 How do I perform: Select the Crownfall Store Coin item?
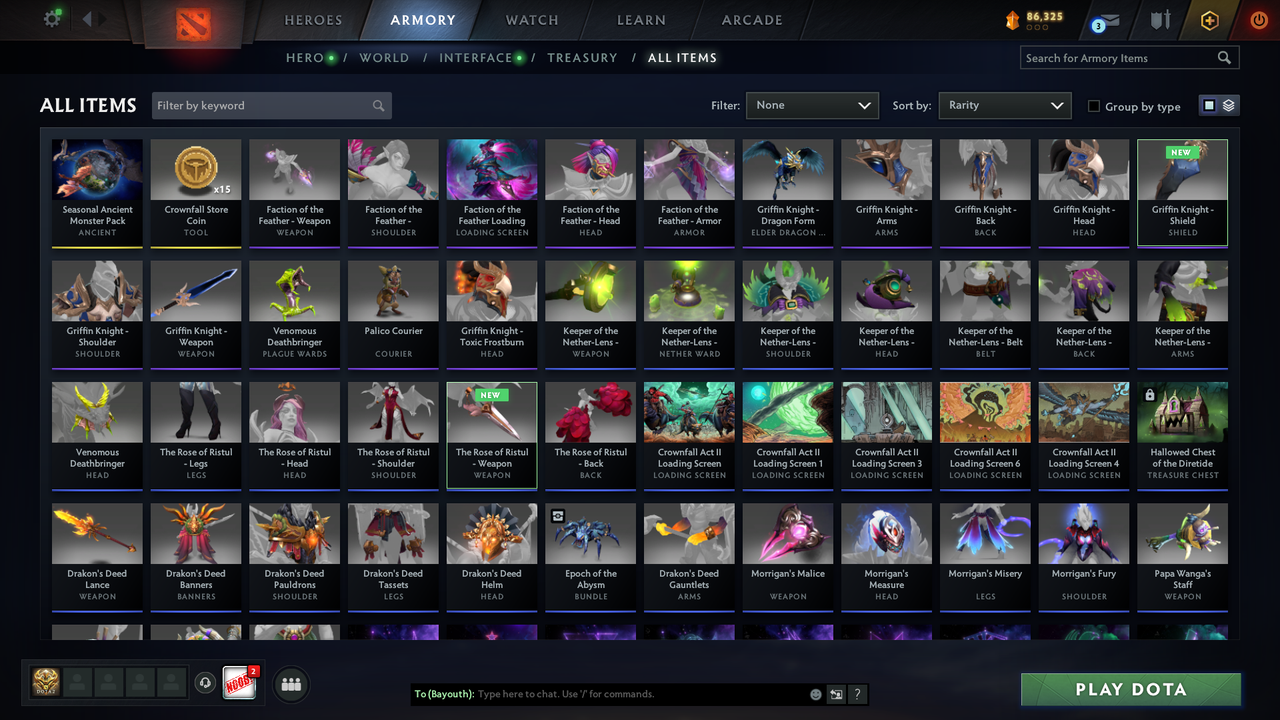pos(195,193)
